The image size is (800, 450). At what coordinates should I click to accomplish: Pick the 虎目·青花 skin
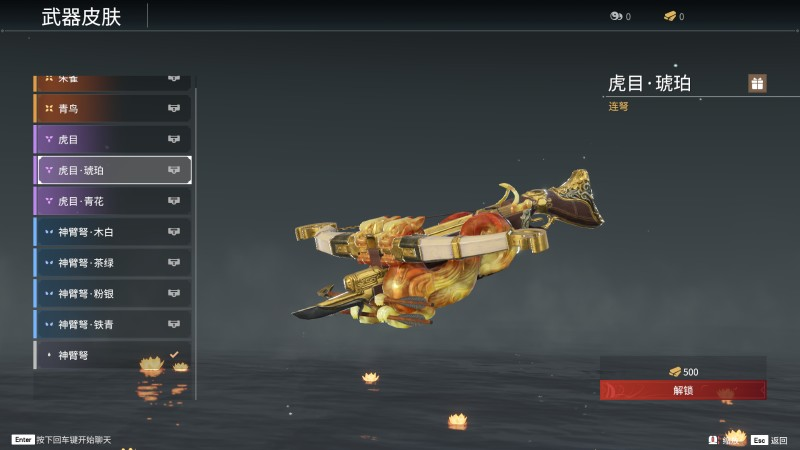[113, 201]
